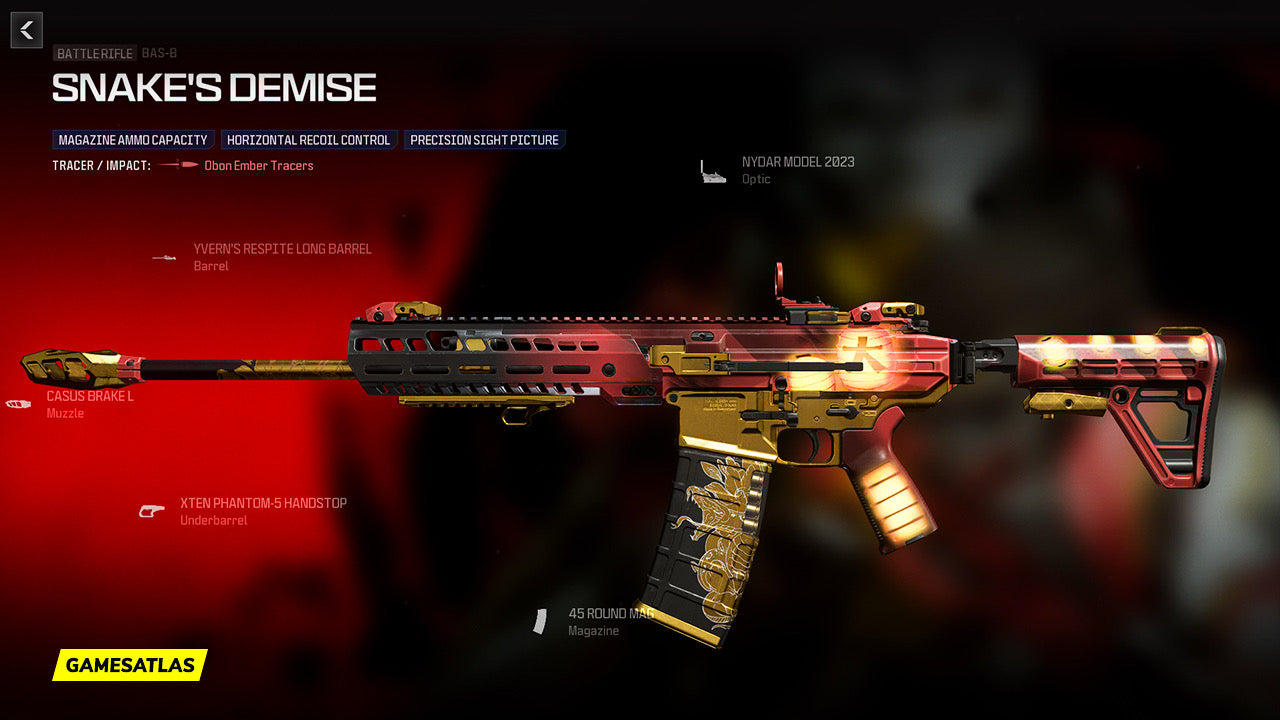Screen dimensions: 1280x720
Task: Click the Obon Ember Tracers label
Action: tap(258, 166)
